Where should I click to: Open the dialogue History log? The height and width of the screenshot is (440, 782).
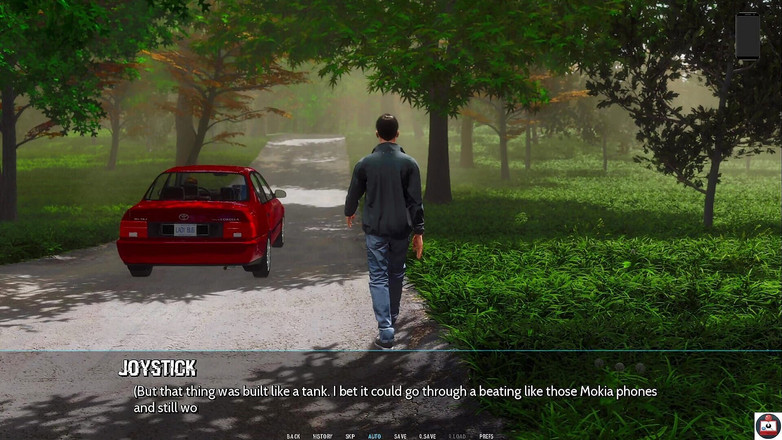point(322,436)
